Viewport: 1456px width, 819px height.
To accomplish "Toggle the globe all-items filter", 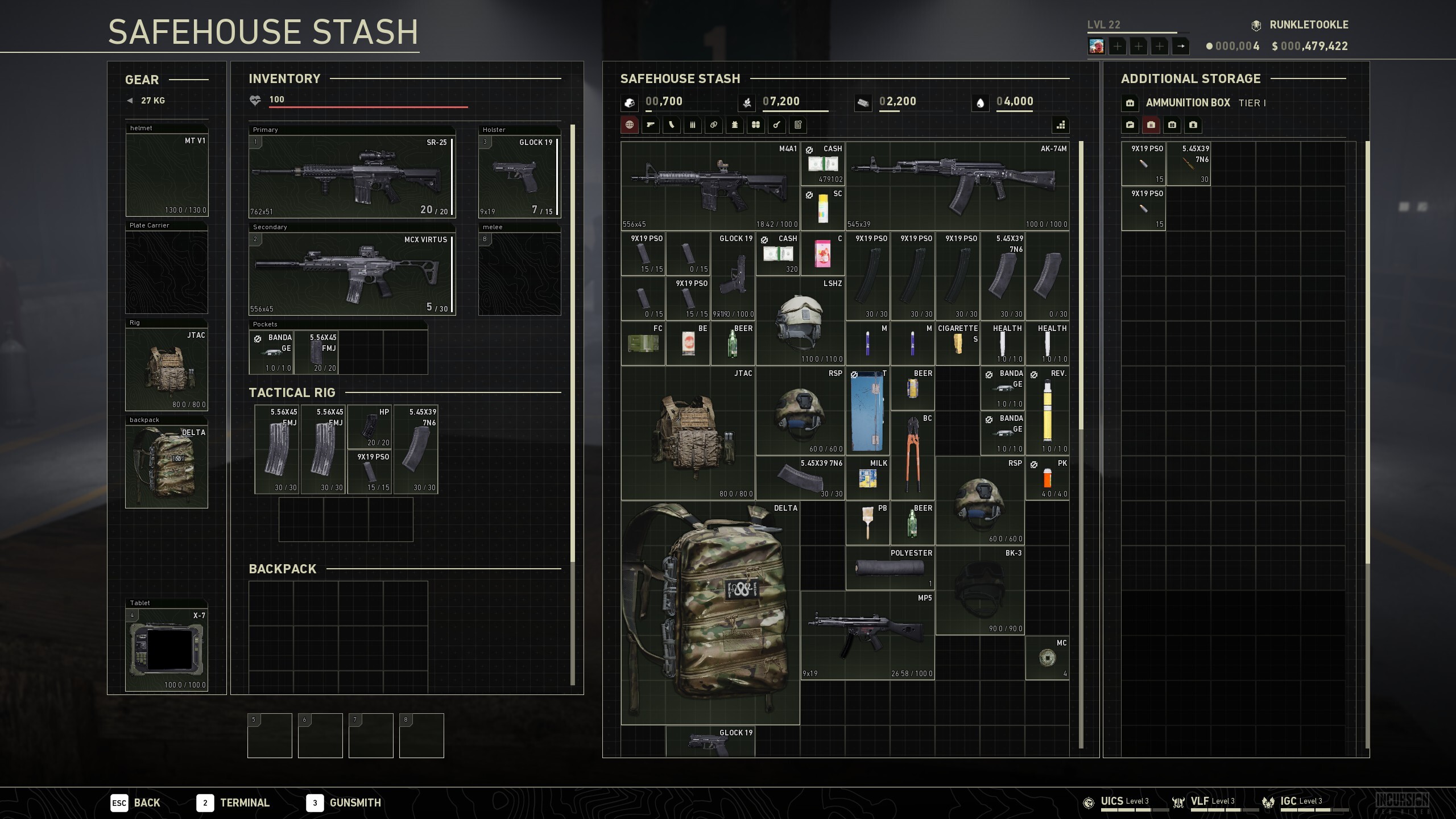I will click(630, 125).
